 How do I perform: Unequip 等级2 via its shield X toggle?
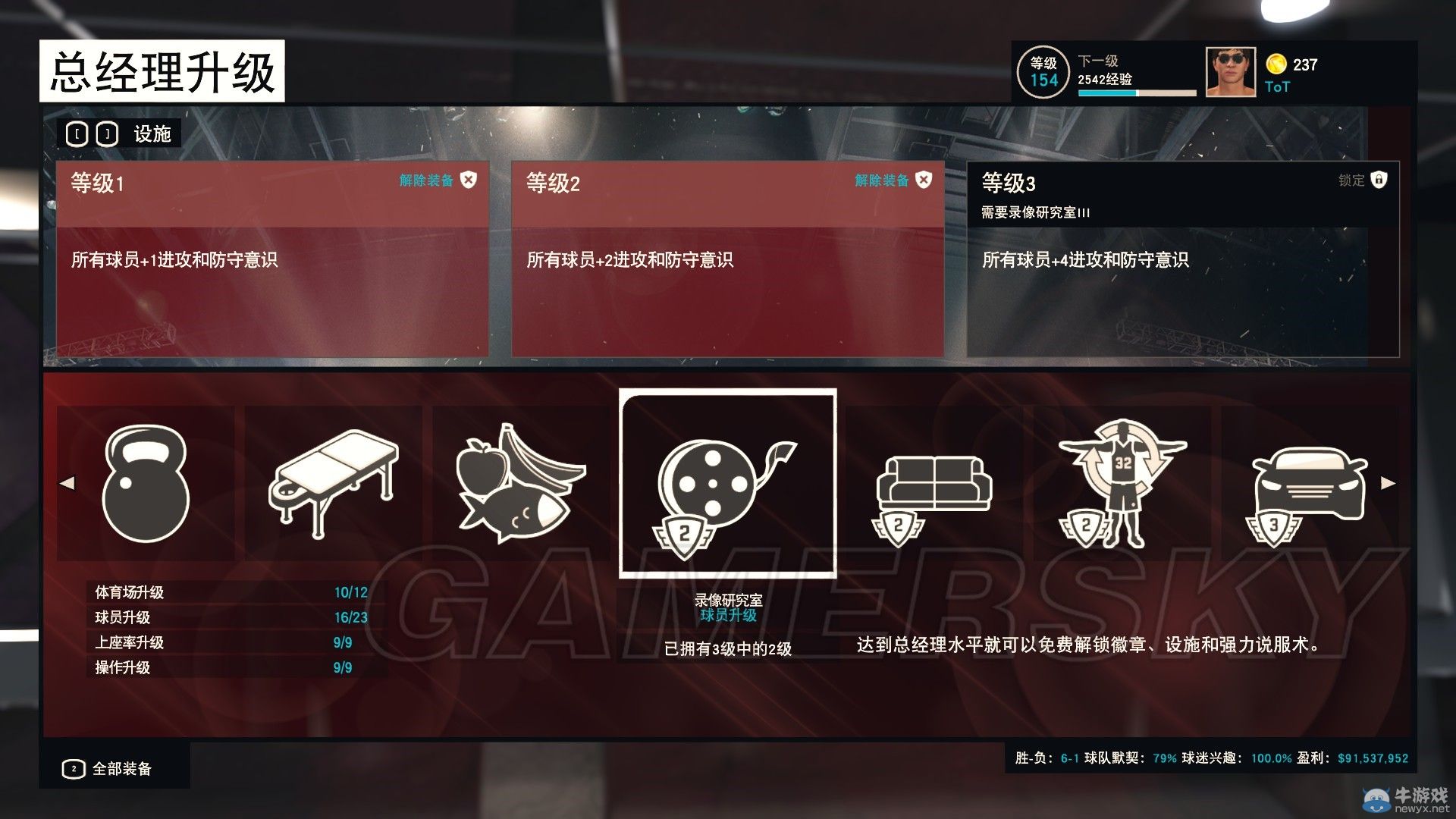pos(922,181)
